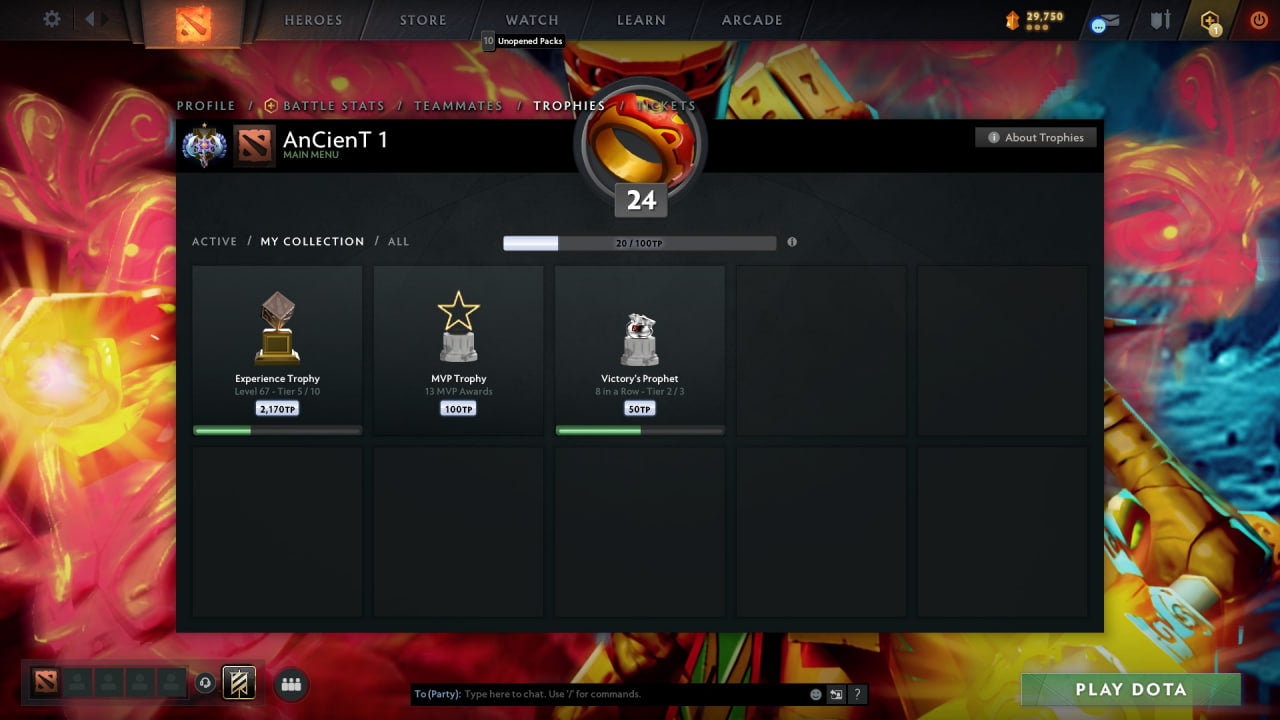Switch to the ALL trophies view
Screen dimensions: 1280x720
[398, 241]
